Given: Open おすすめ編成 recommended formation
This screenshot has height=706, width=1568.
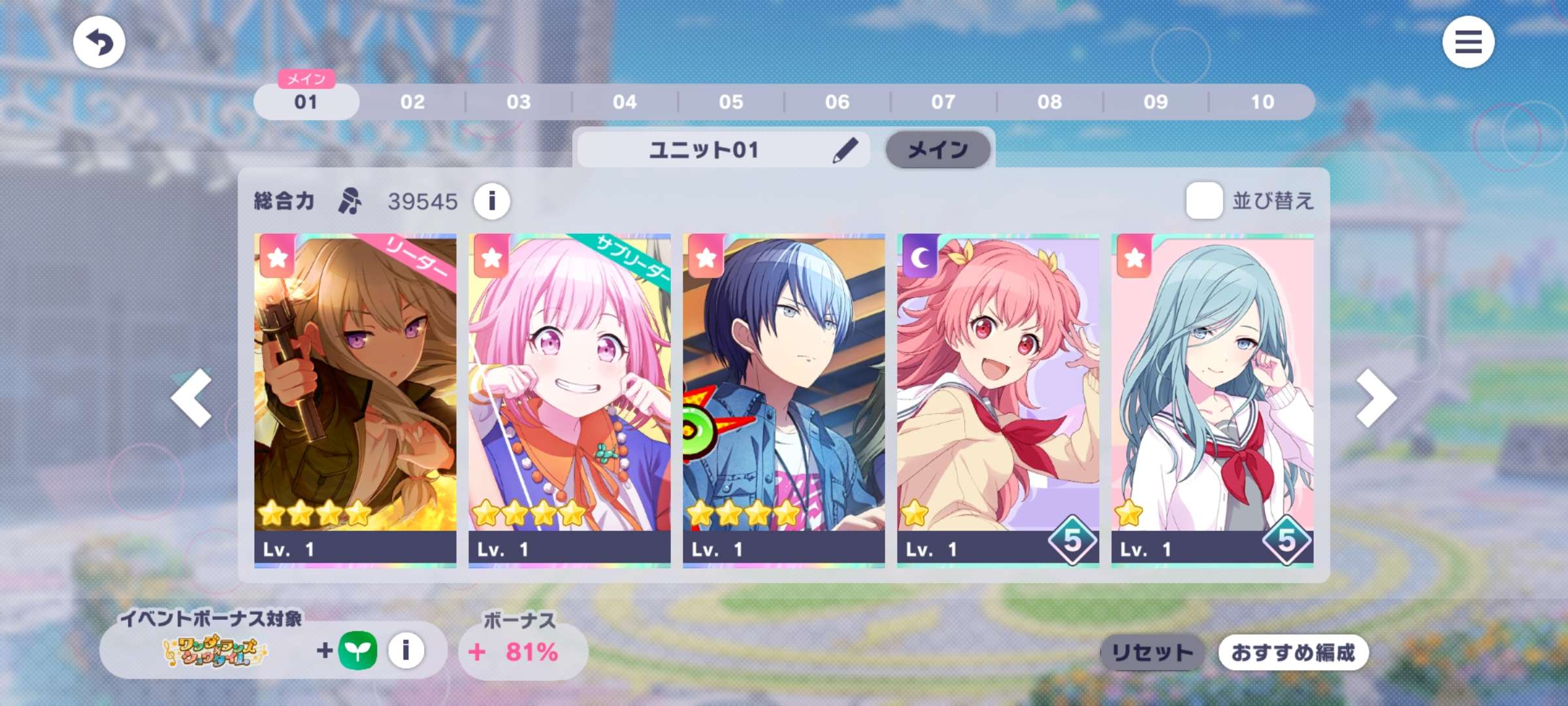Looking at the screenshot, I should tap(1293, 652).
